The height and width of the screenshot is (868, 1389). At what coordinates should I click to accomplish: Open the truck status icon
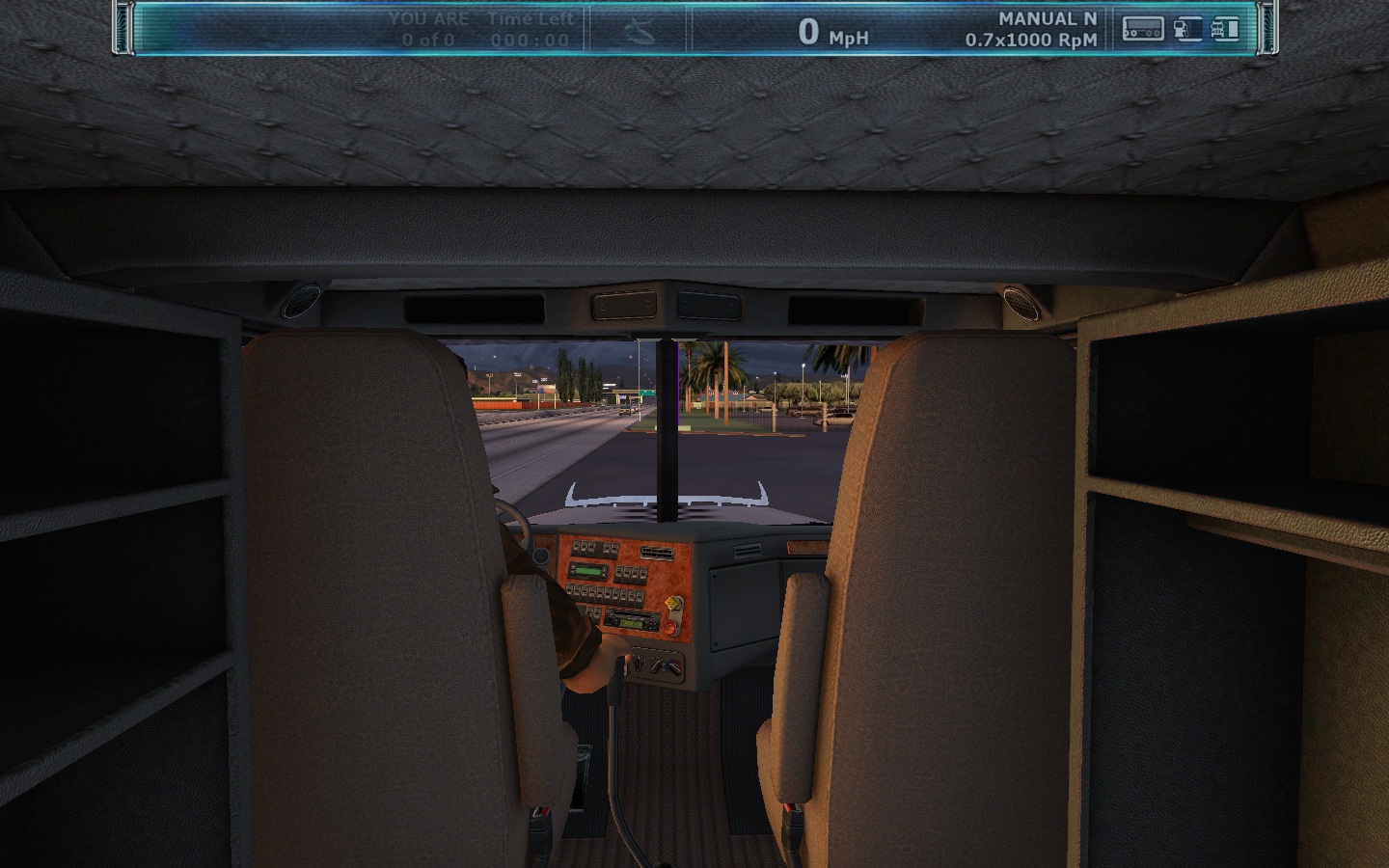pyautogui.click(x=1225, y=30)
